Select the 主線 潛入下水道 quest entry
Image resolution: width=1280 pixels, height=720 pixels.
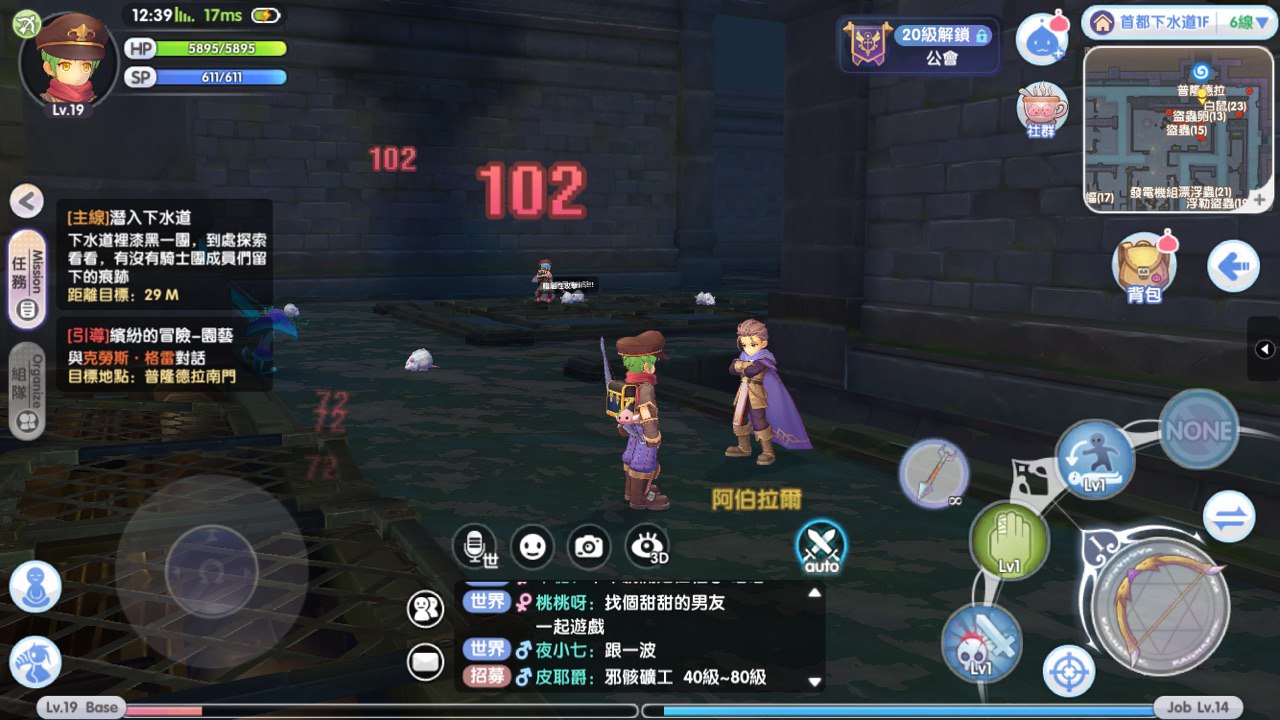click(165, 255)
